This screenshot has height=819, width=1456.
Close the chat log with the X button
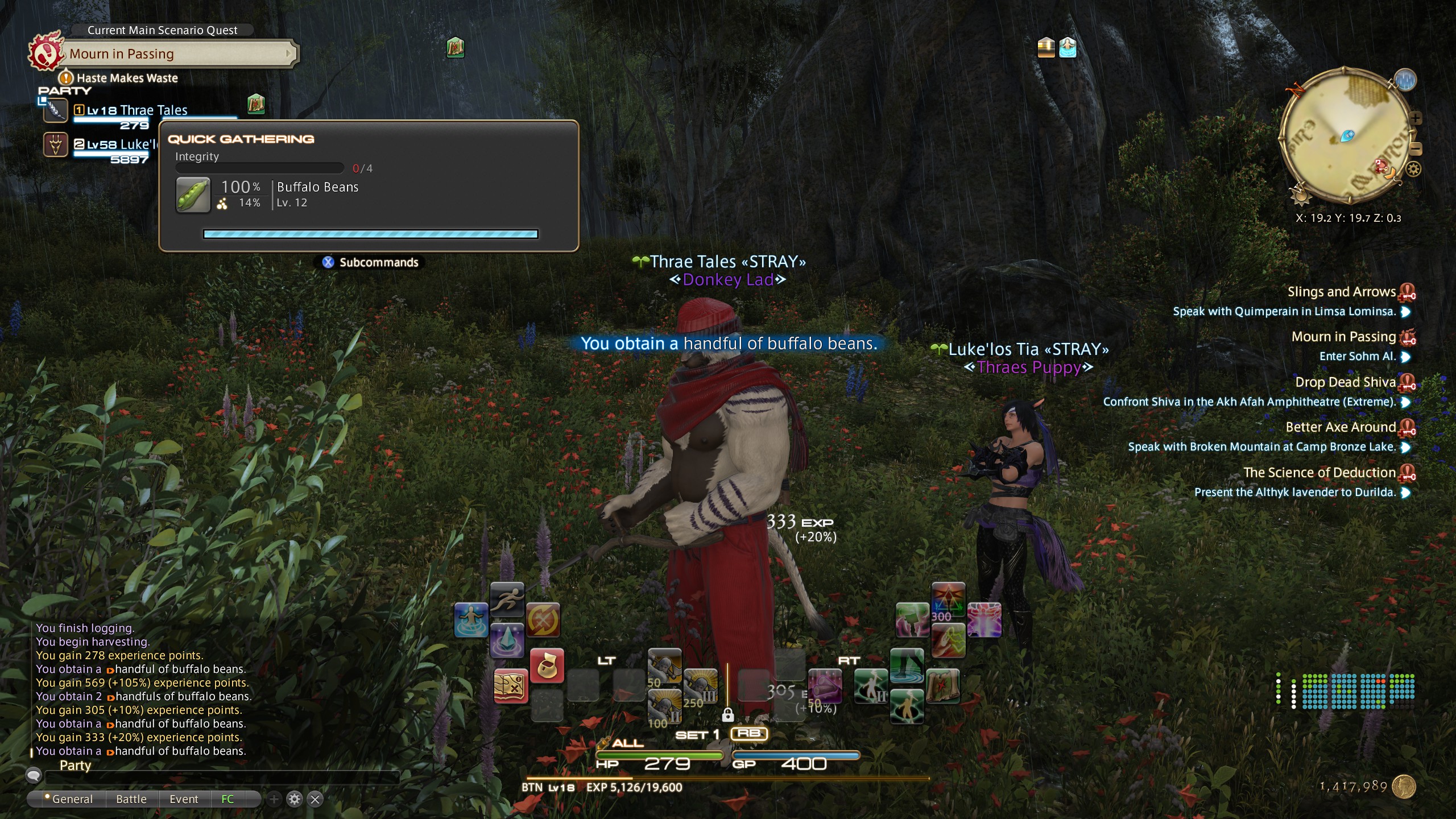315,799
